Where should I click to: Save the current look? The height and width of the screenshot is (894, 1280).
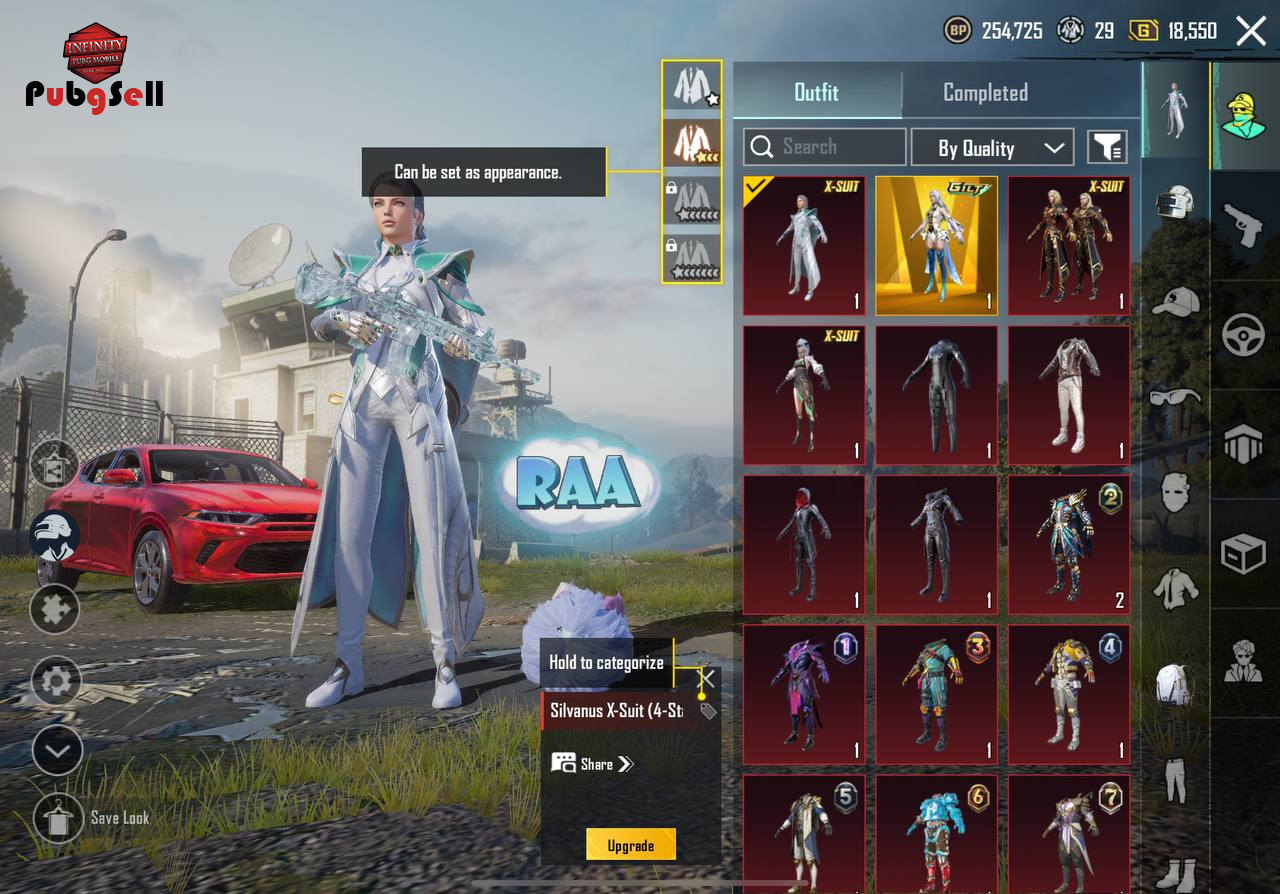click(58, 818)
